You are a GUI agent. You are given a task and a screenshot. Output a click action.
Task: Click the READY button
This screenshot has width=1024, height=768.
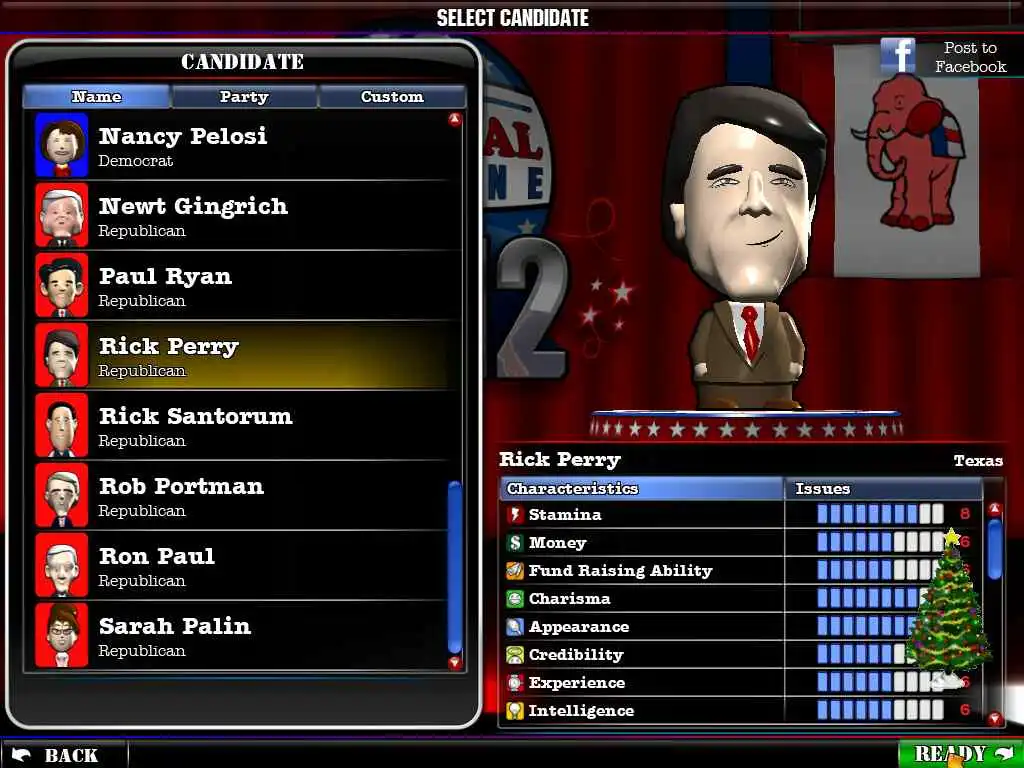click(960, 753)
